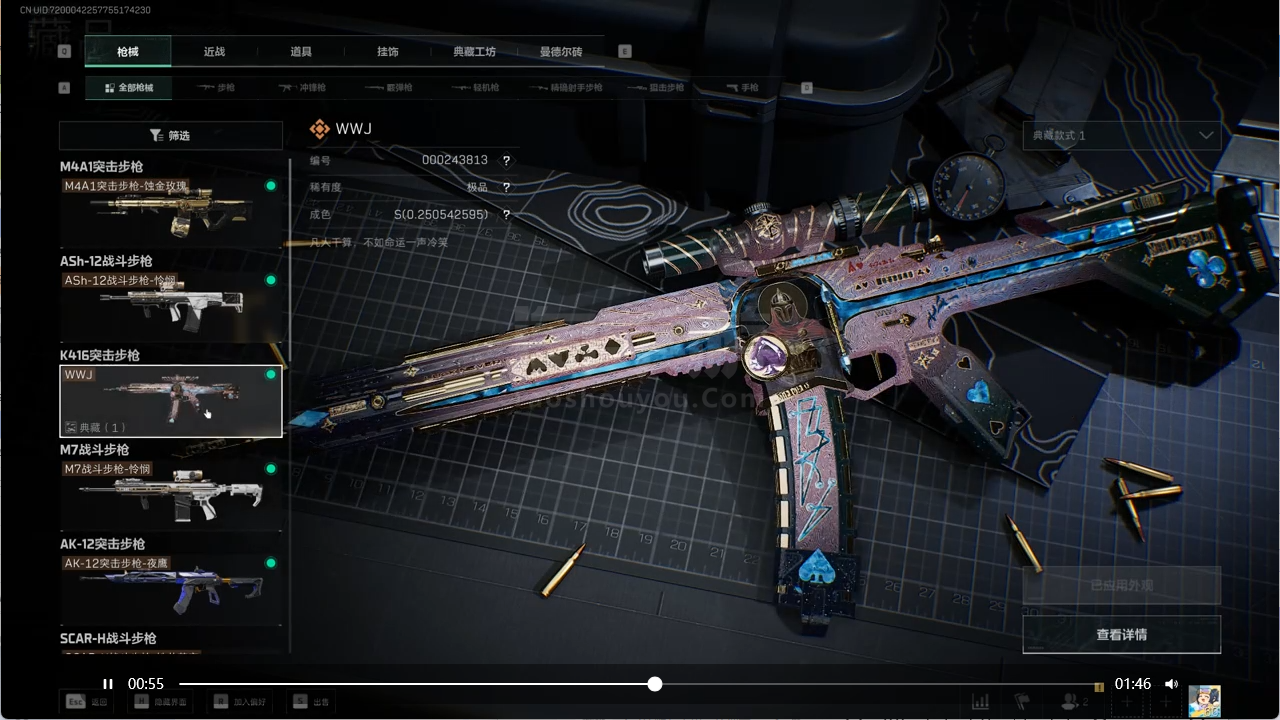Select the 挂饰 (charms) tab
This screenshot has height=720, width=1280.
388,52
